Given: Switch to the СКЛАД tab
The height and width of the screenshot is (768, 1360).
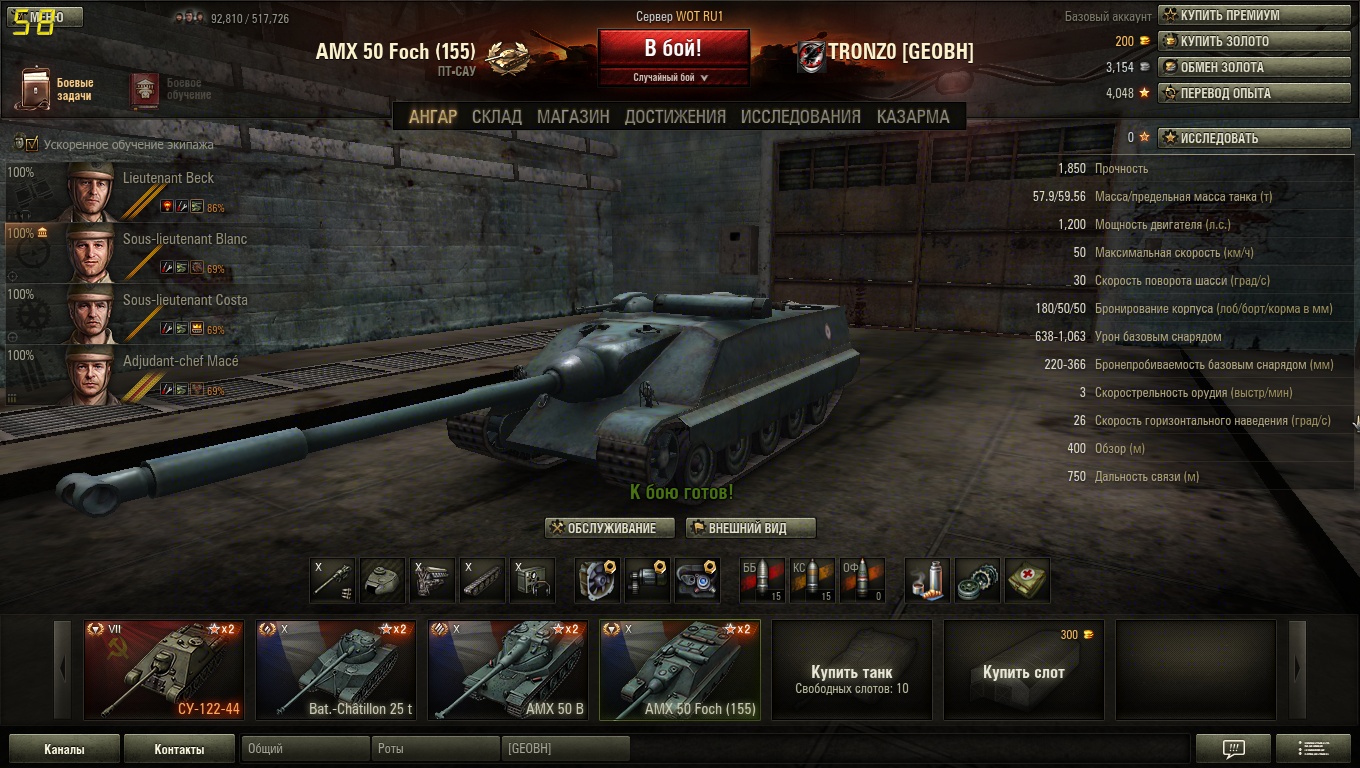Looking at the screenshot, I should [497, 117].
